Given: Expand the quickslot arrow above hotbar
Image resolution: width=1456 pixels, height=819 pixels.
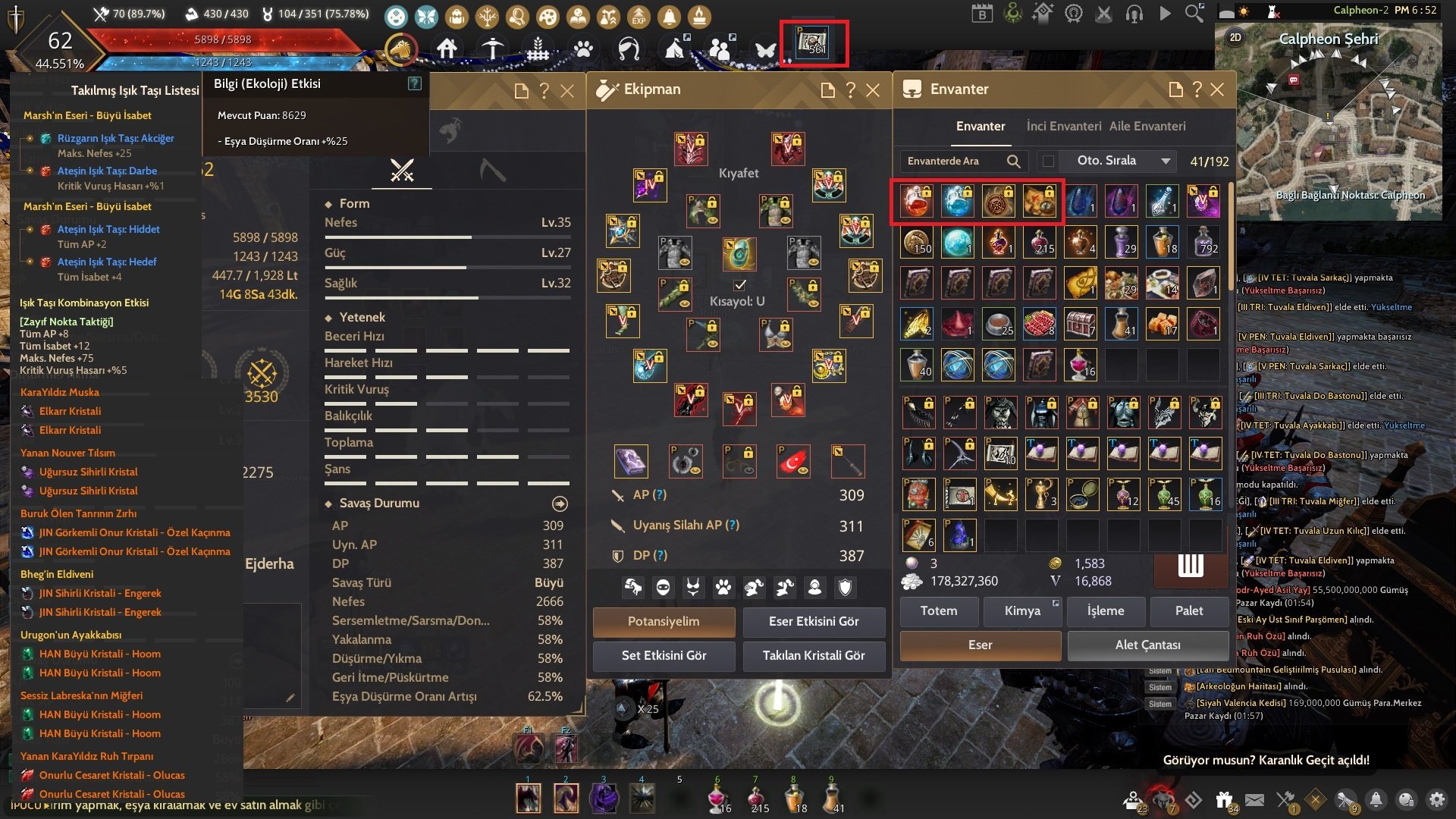Looking at the screenshot, I should point(623,709).
